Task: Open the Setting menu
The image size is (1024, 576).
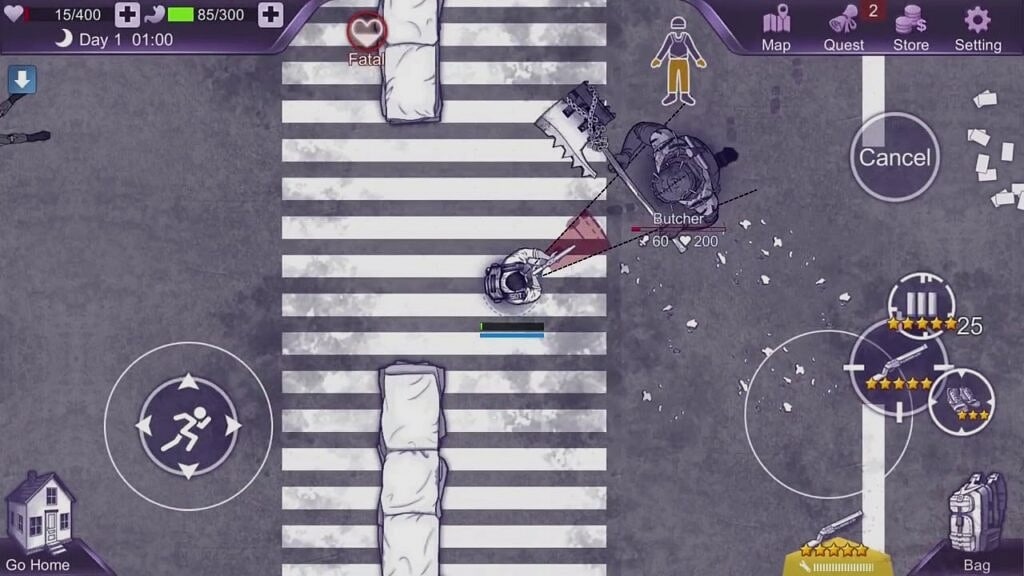Action: tap(977, 28)
